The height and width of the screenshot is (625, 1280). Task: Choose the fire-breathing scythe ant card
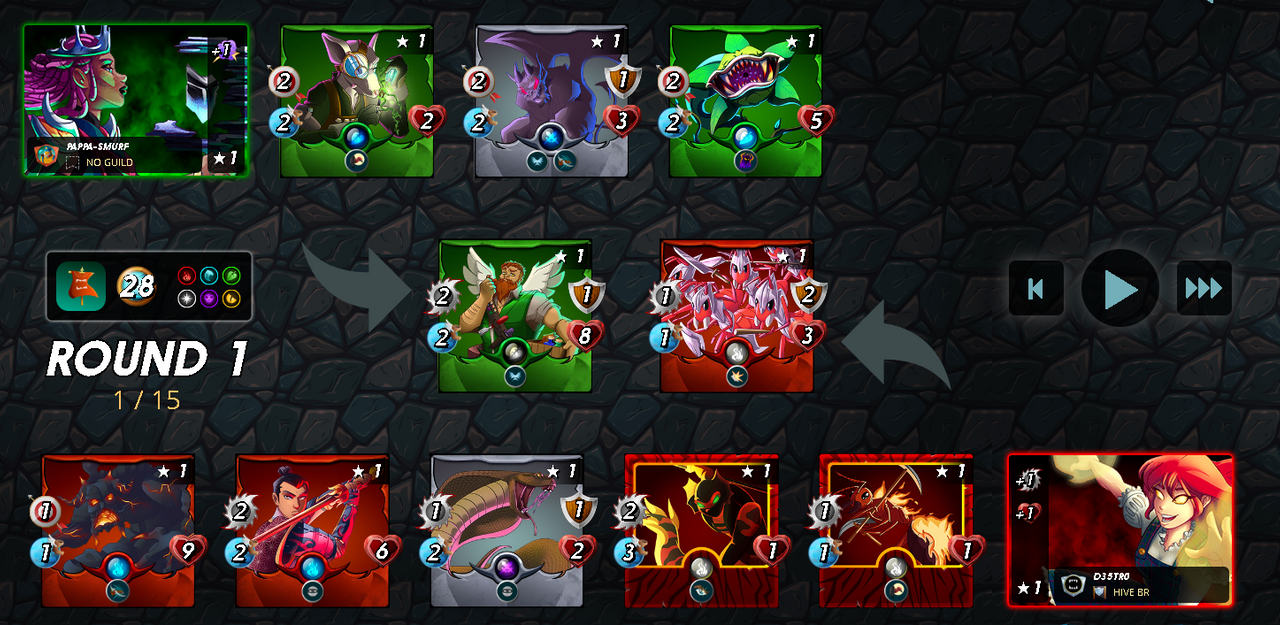coord(896,530)
